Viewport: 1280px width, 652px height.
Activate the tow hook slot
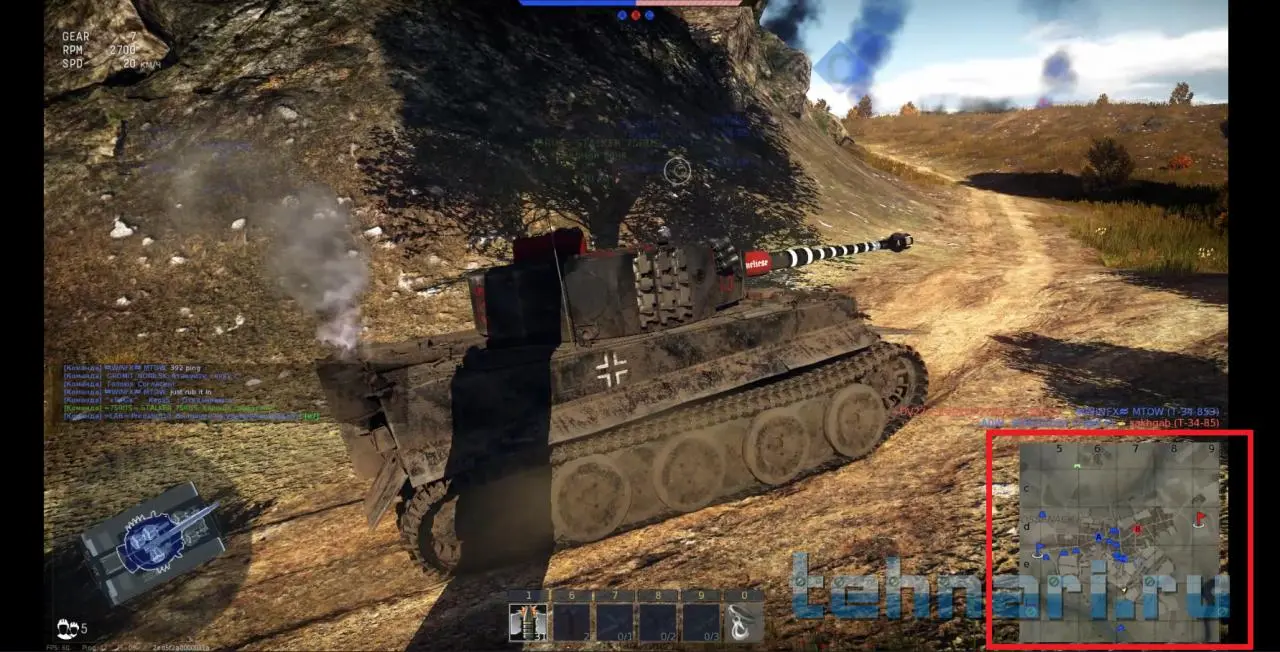click(x=744, y=621)
